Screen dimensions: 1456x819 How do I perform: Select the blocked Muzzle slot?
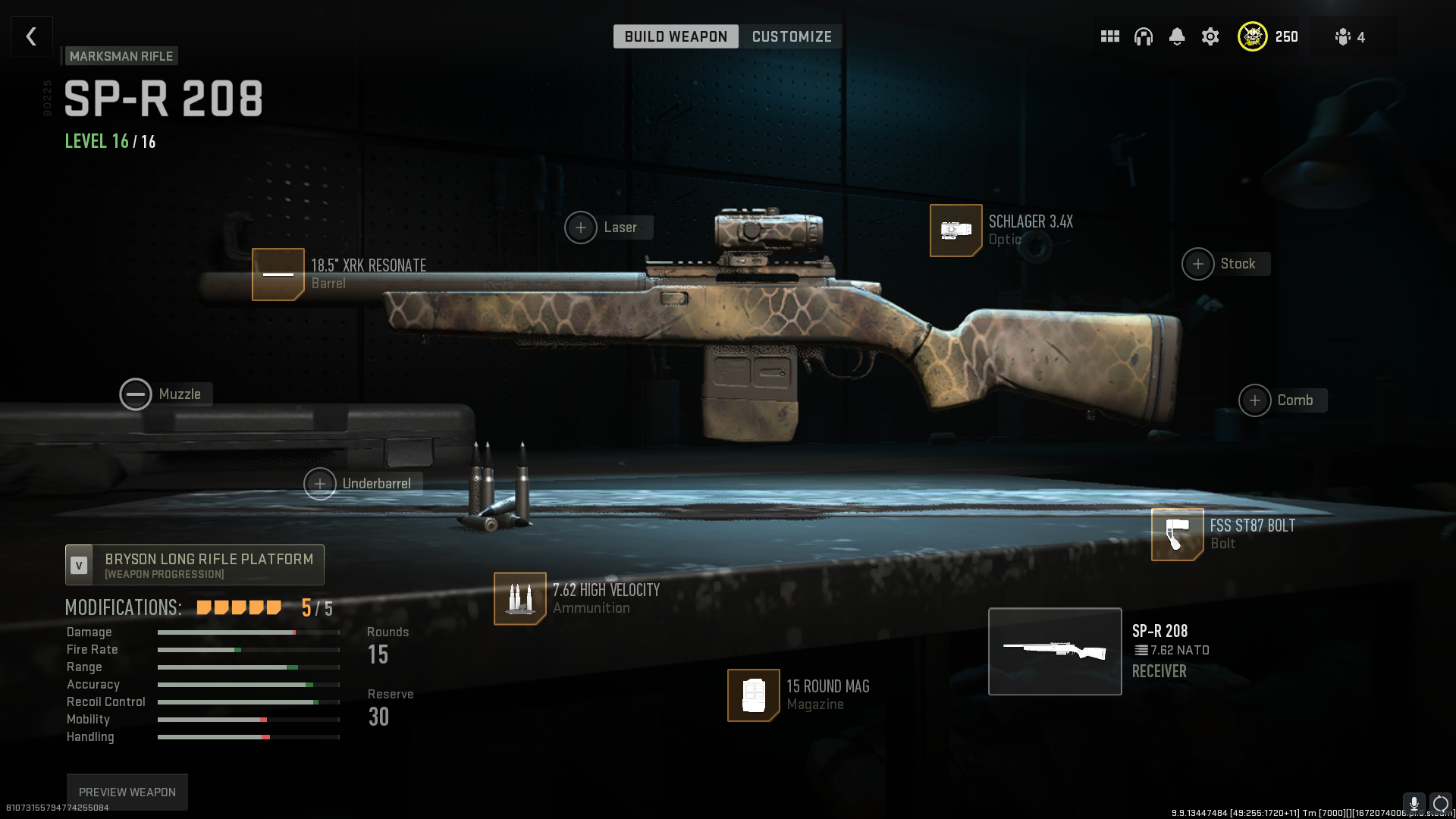[x=136, y=394]
